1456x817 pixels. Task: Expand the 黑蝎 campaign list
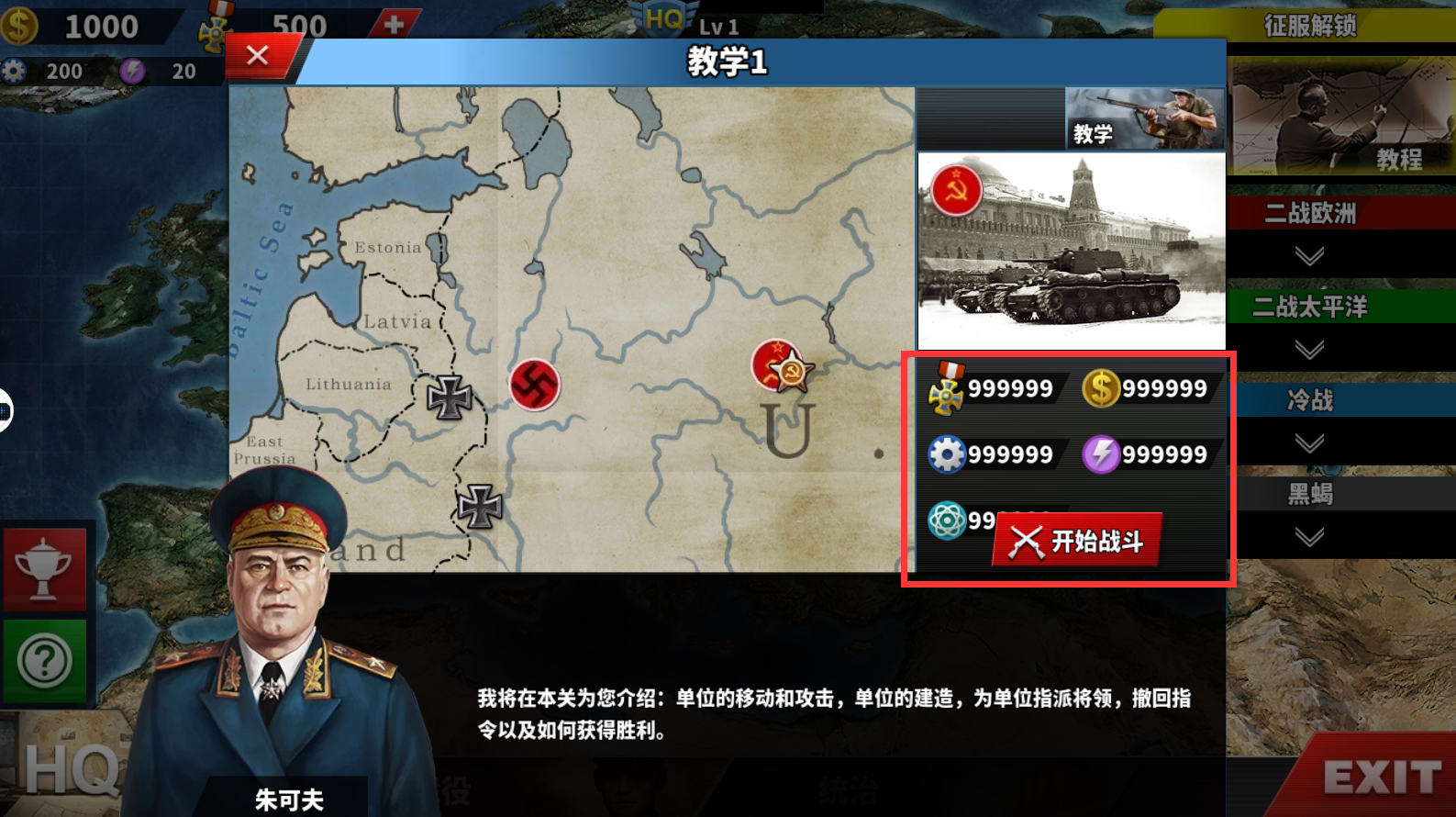1309,537
